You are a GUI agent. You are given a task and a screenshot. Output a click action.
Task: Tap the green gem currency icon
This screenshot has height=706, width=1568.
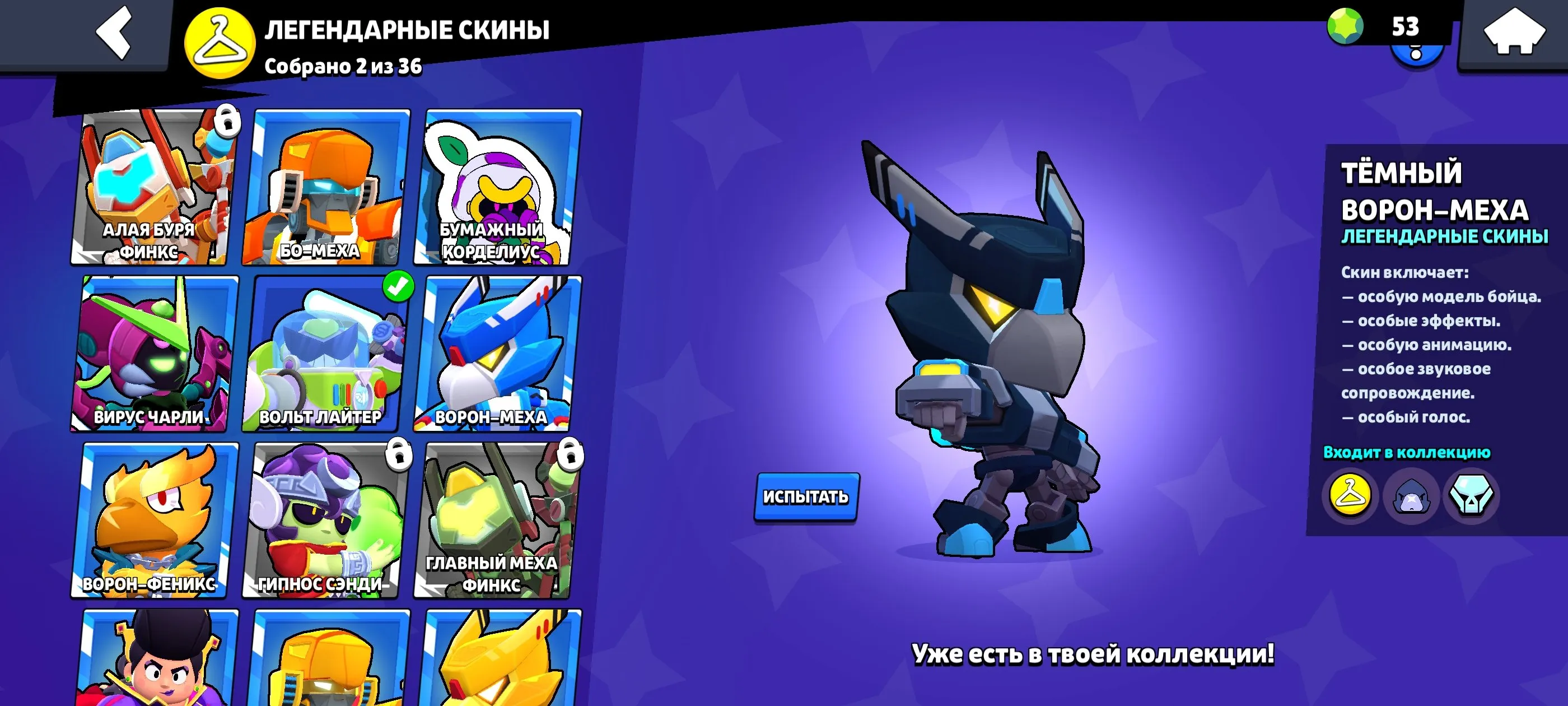coord(1345,26)
